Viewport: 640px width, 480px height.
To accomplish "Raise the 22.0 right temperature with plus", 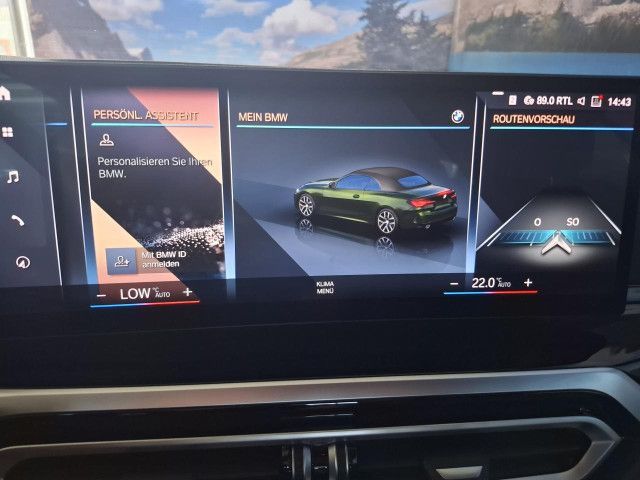I will 528,283.
